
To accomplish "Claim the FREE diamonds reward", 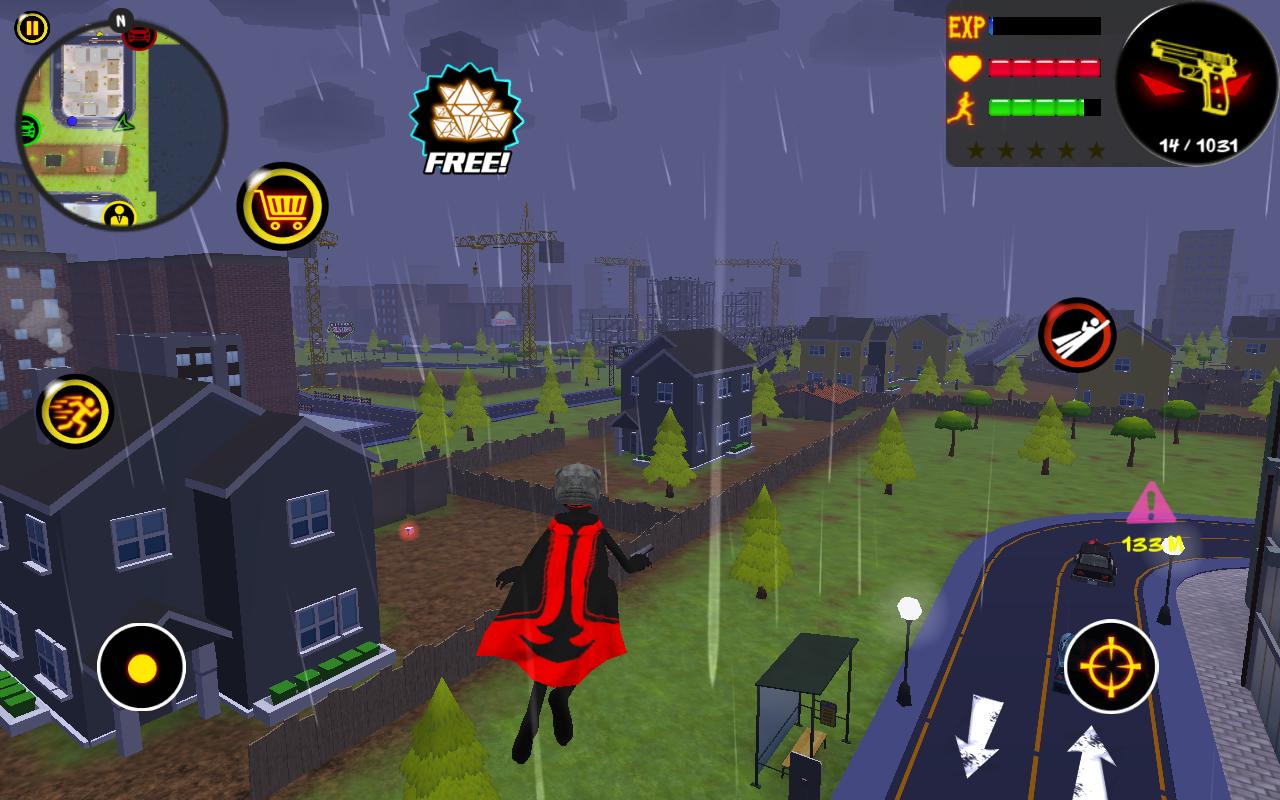I will click(465, 110).
